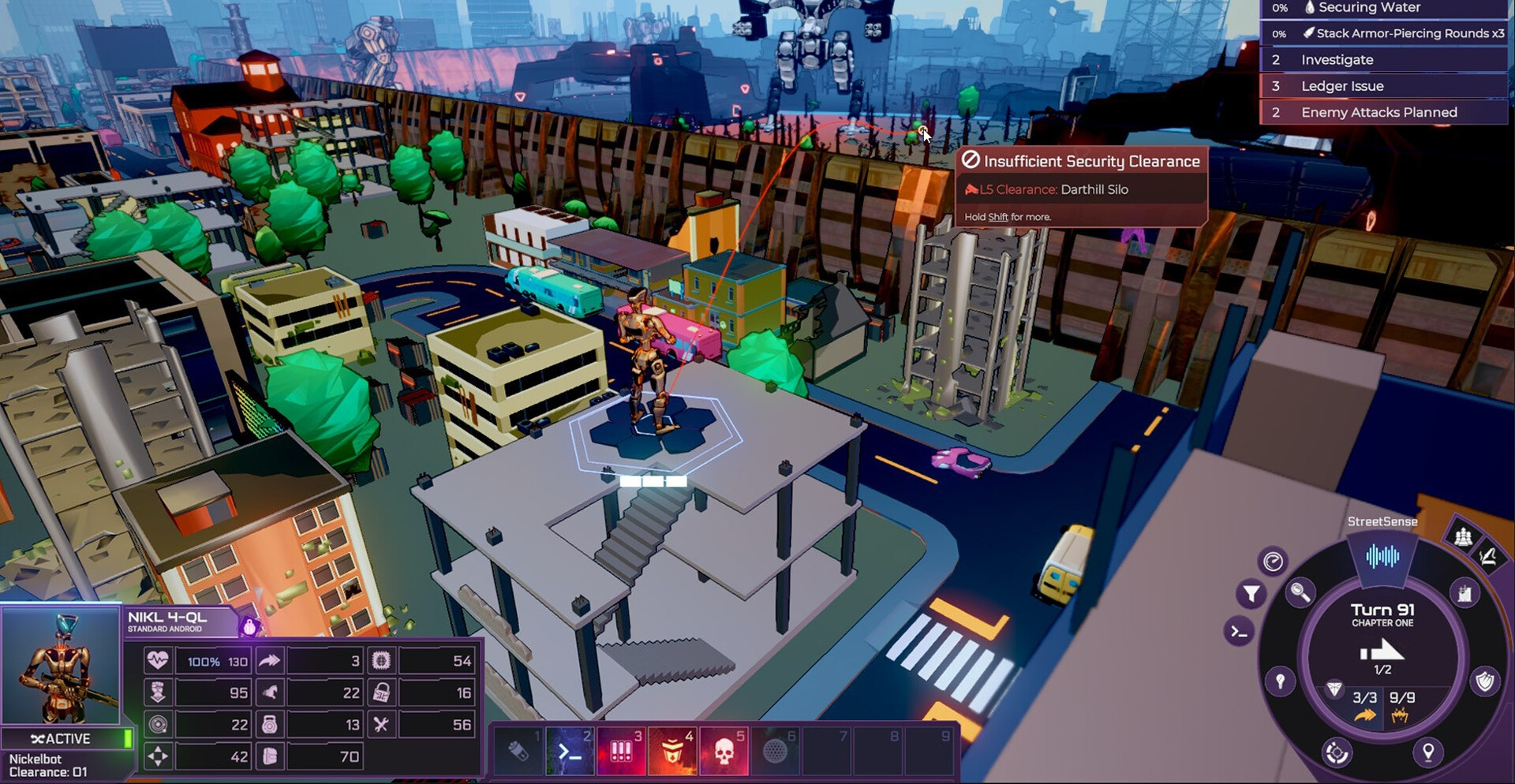The image size is (1515, 784).
Task: Click the chess pieces icon
Action: click(1463, 537)
